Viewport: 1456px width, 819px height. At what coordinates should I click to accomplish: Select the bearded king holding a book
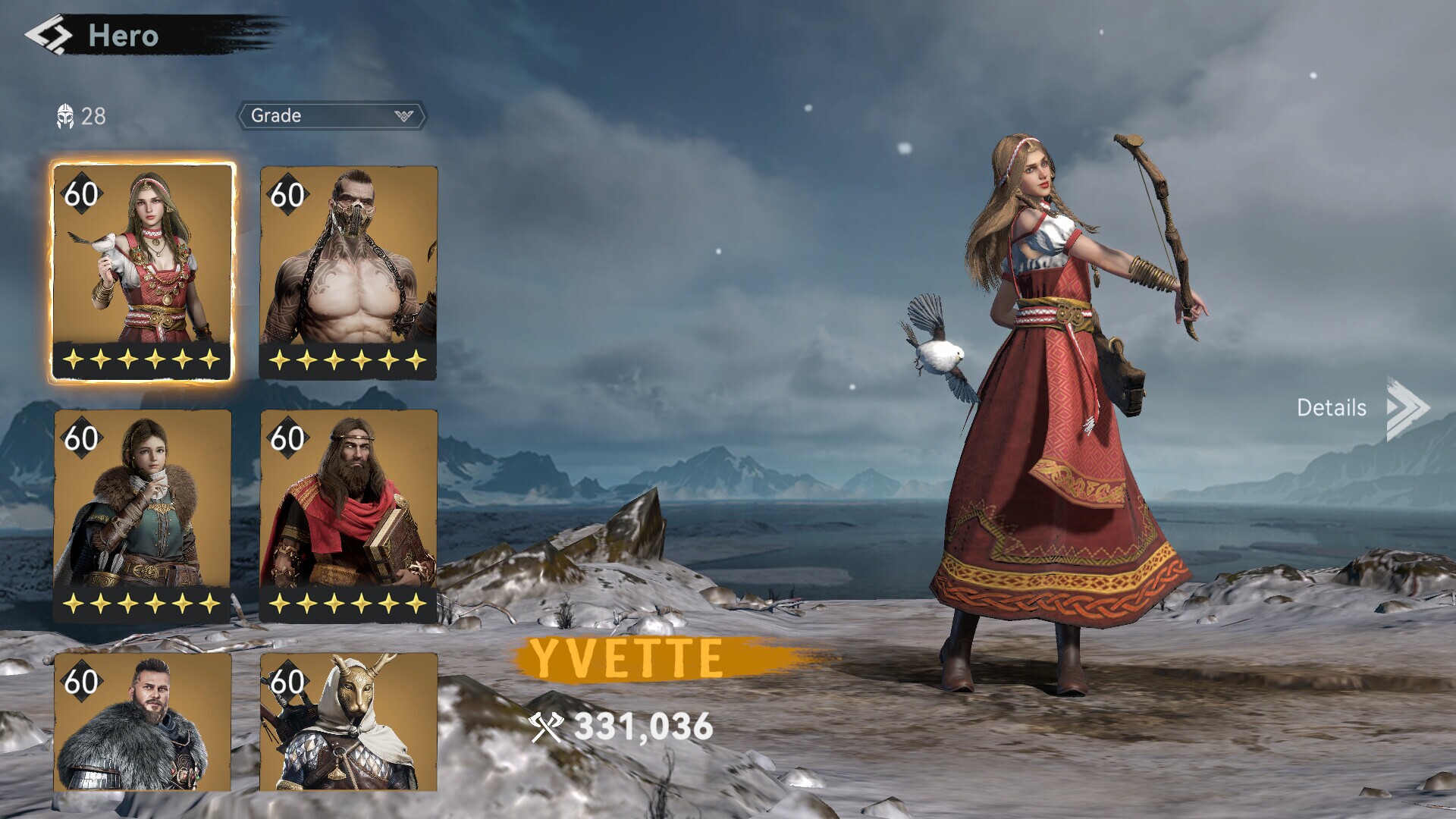click(x=349, y=516)
